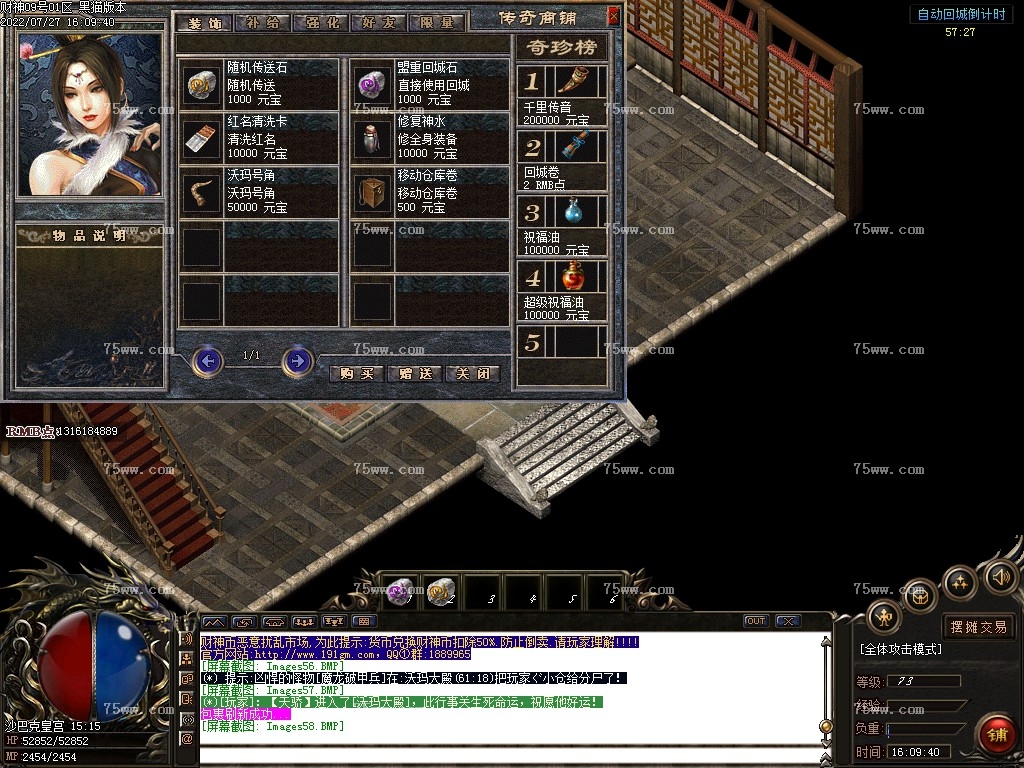Toggle the sound speaker icon
This screenshot has width=1024, height=768.
pos(1000,577)
